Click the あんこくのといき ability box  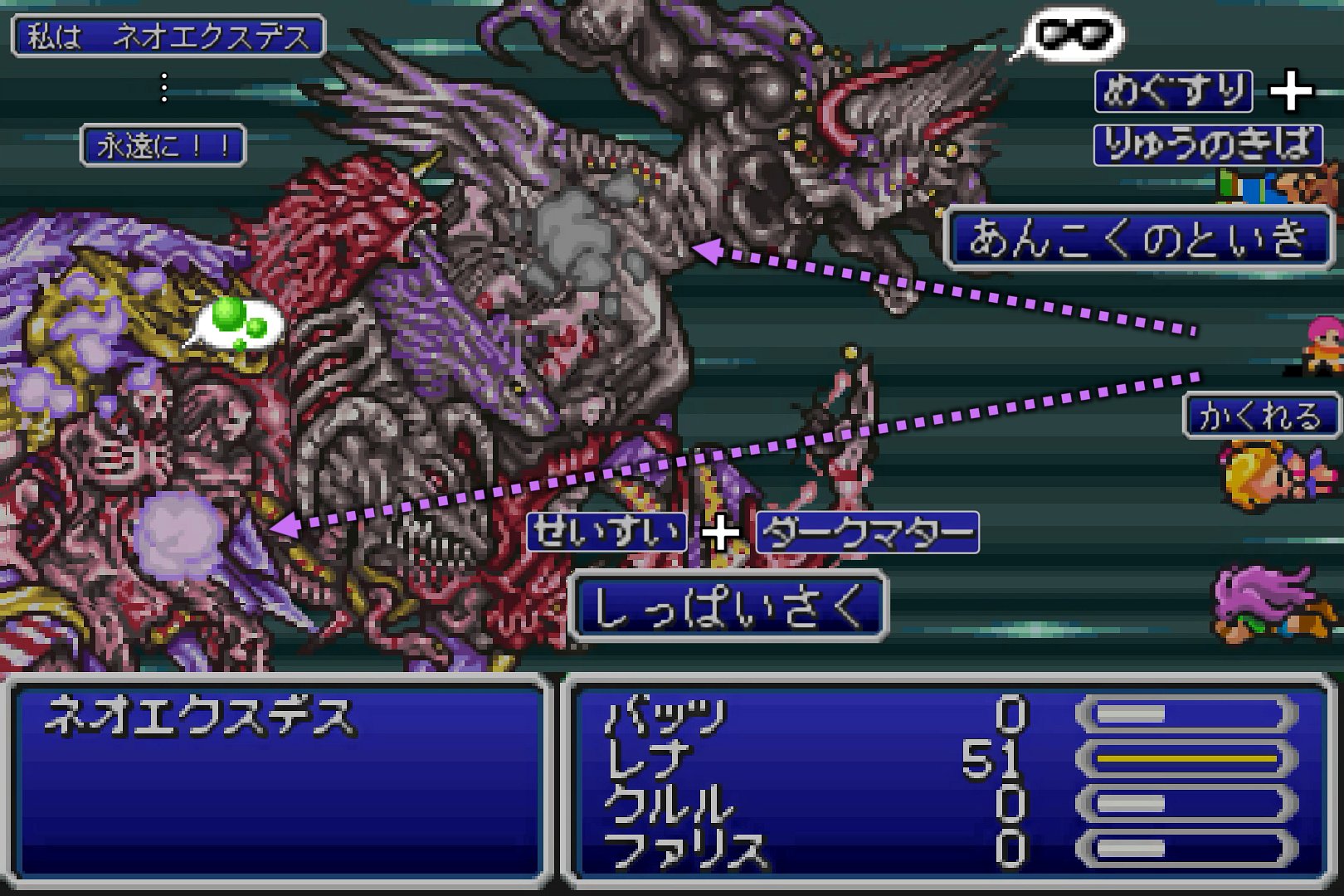1137,238
